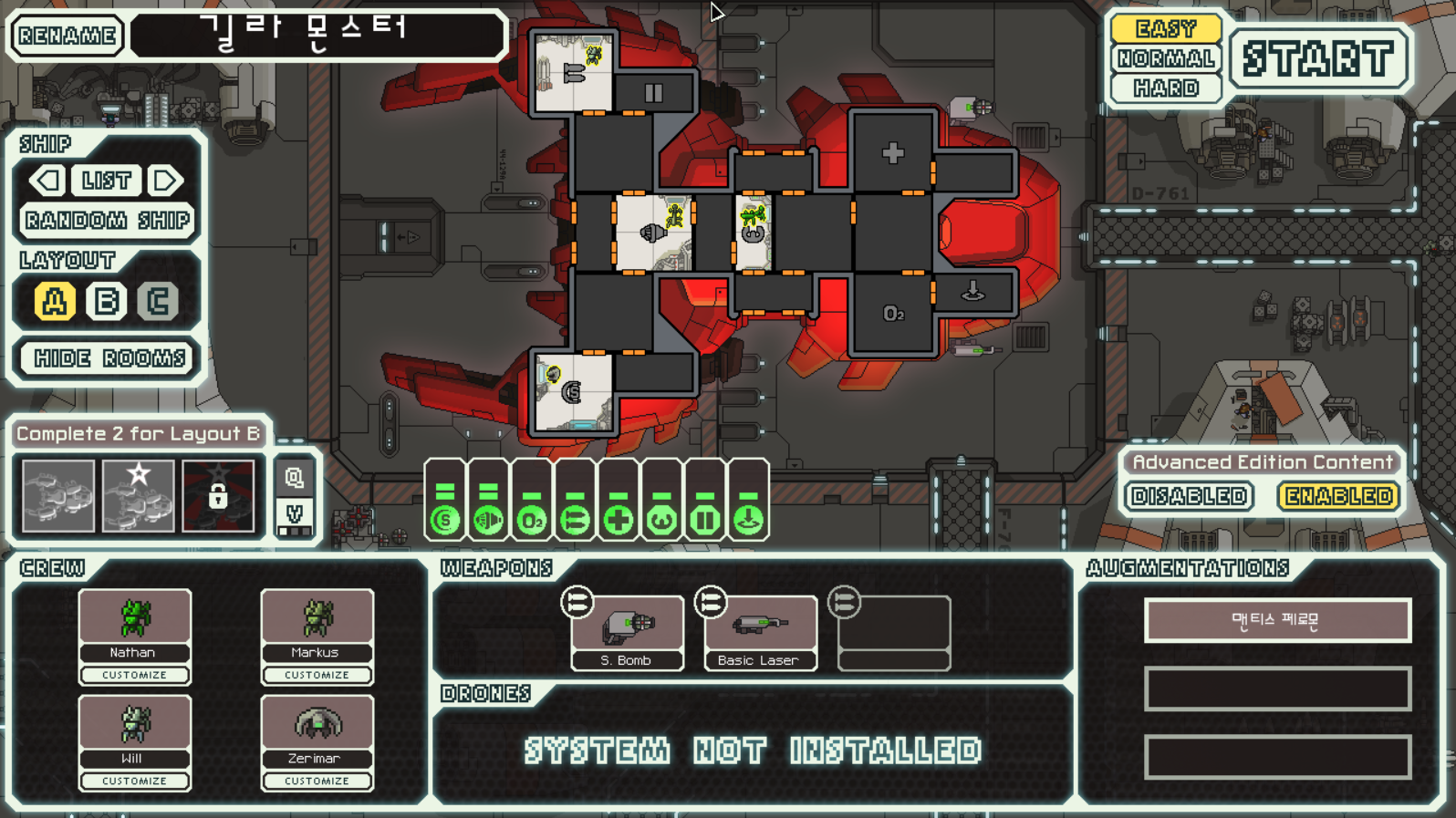The height and width of the screenshot is (818, 1456).
Task: Customize crew member Nathan
Action: click(134, 675)
